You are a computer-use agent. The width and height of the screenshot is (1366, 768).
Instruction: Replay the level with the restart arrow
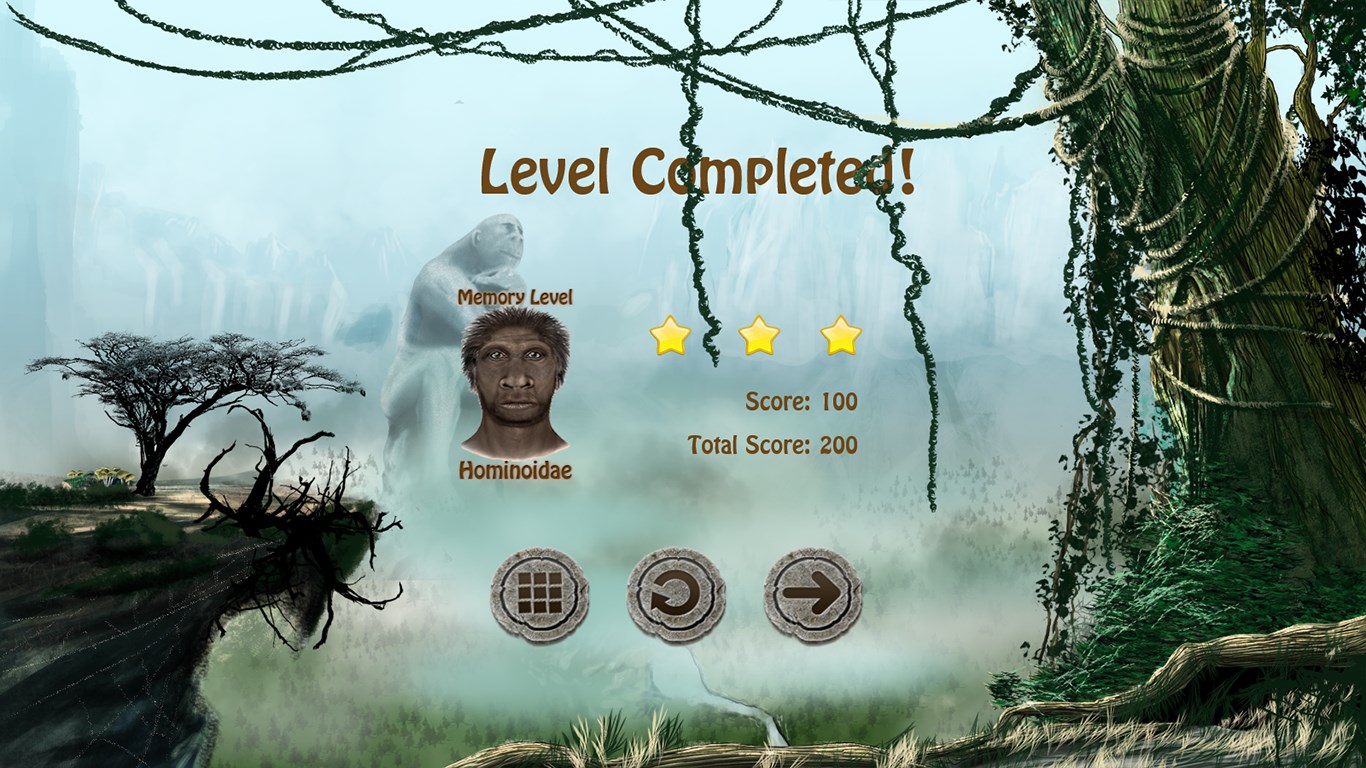point(676,596)
